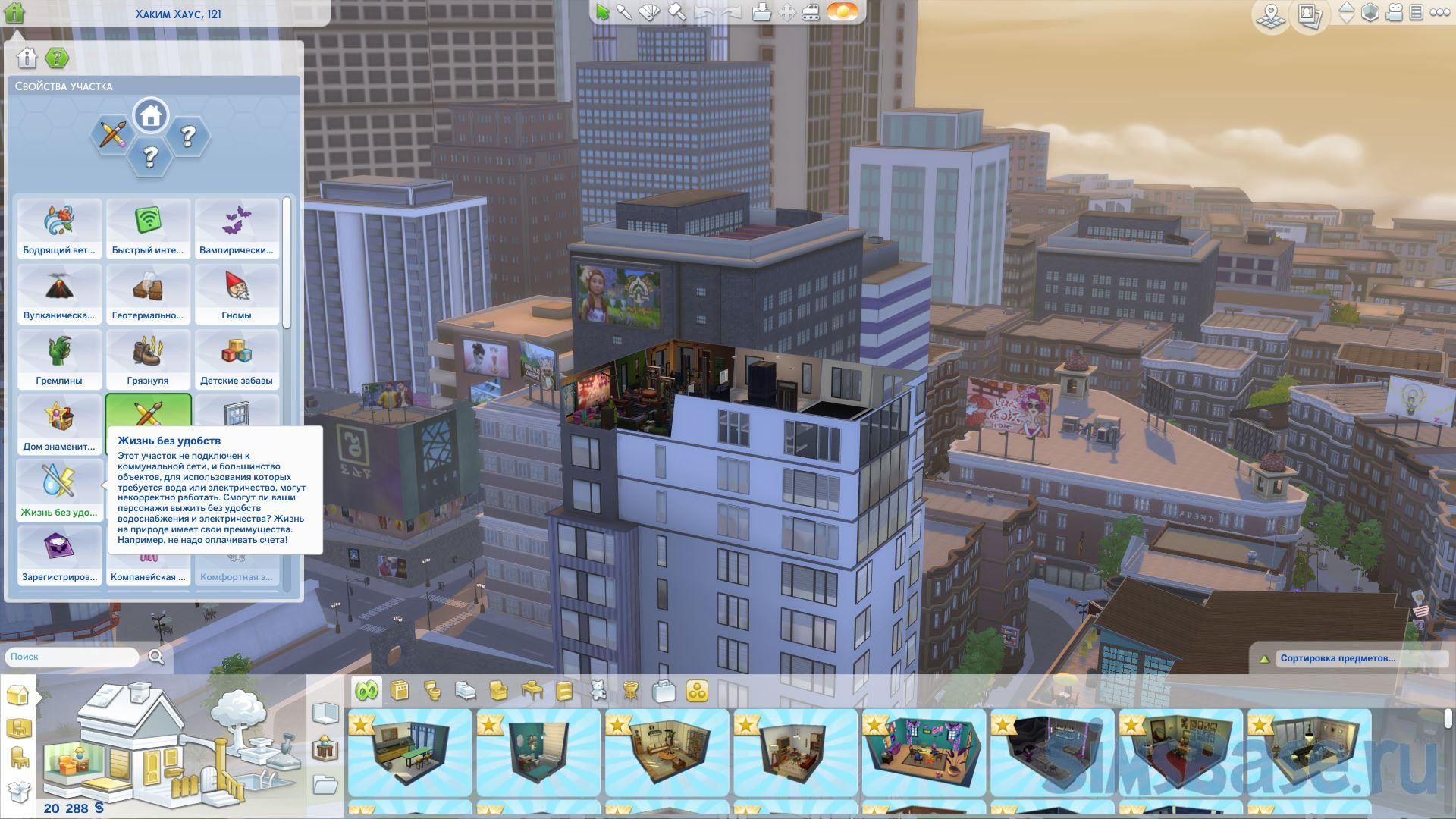This screenshot has height=819, width=1456.
Task: Open the three-dots options menu
Action: [1439, 13]
